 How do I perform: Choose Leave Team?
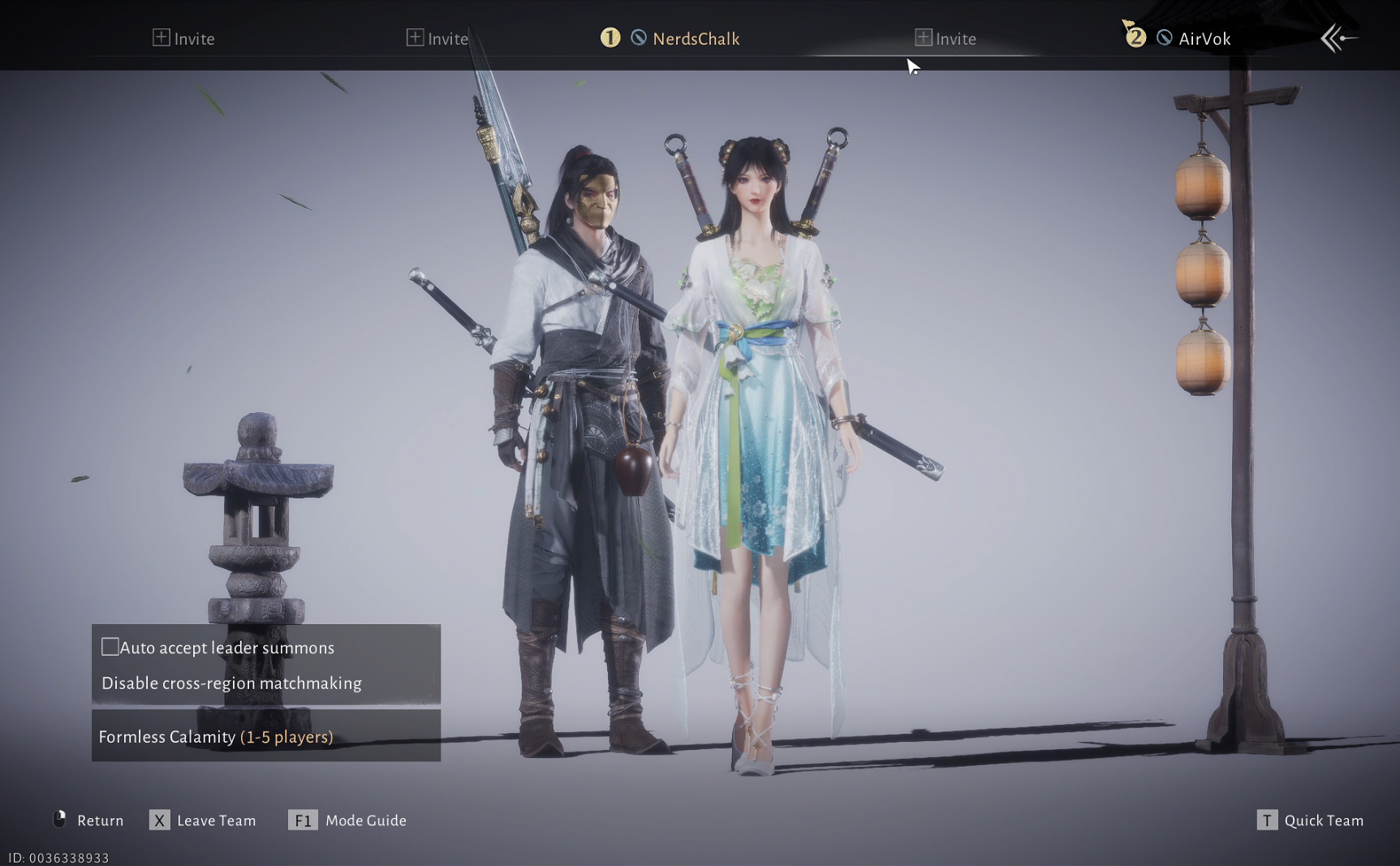coord(203,821)
